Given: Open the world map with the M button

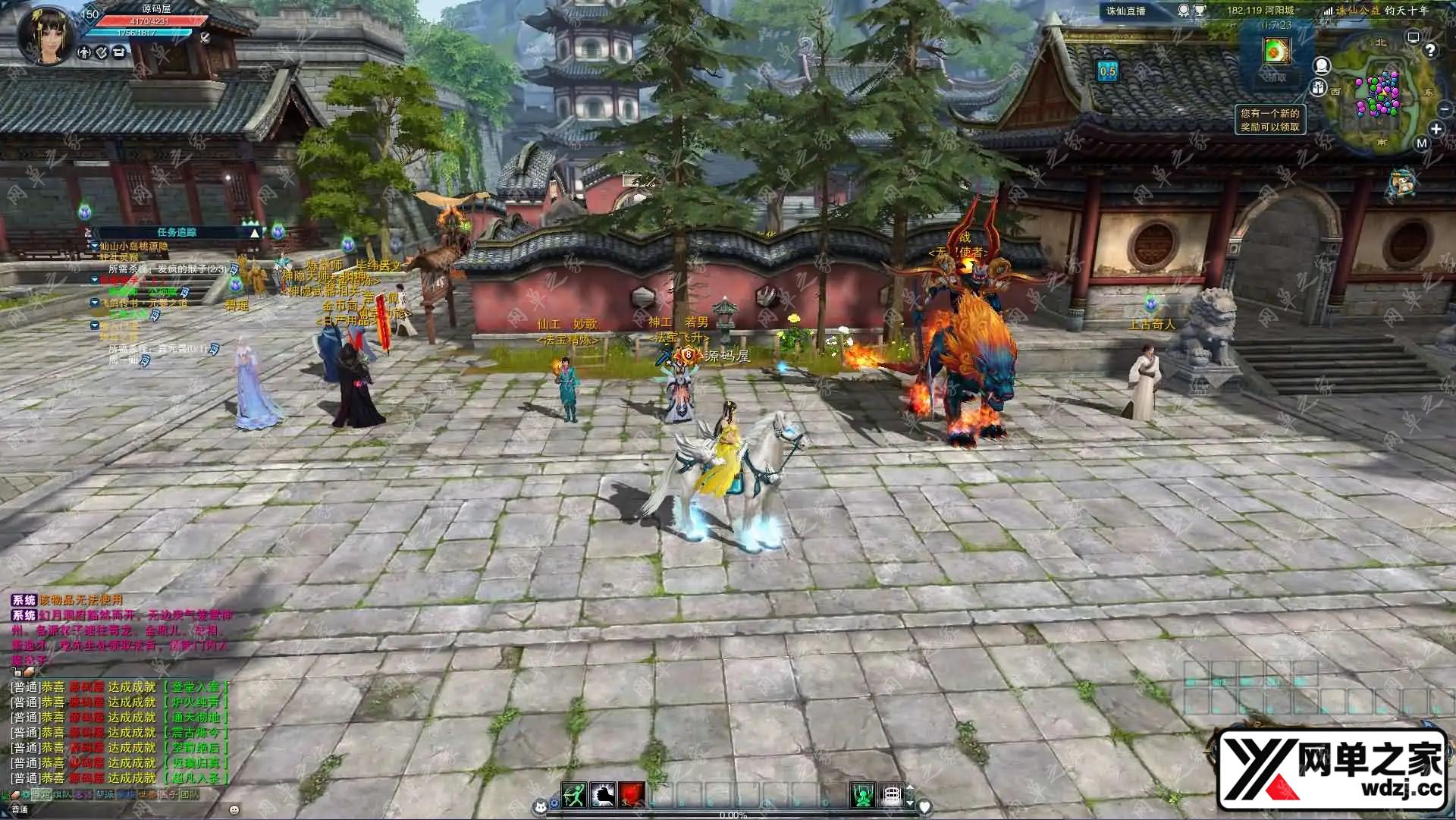Looking at the screenshot, I should click(x=1421, y=143).
